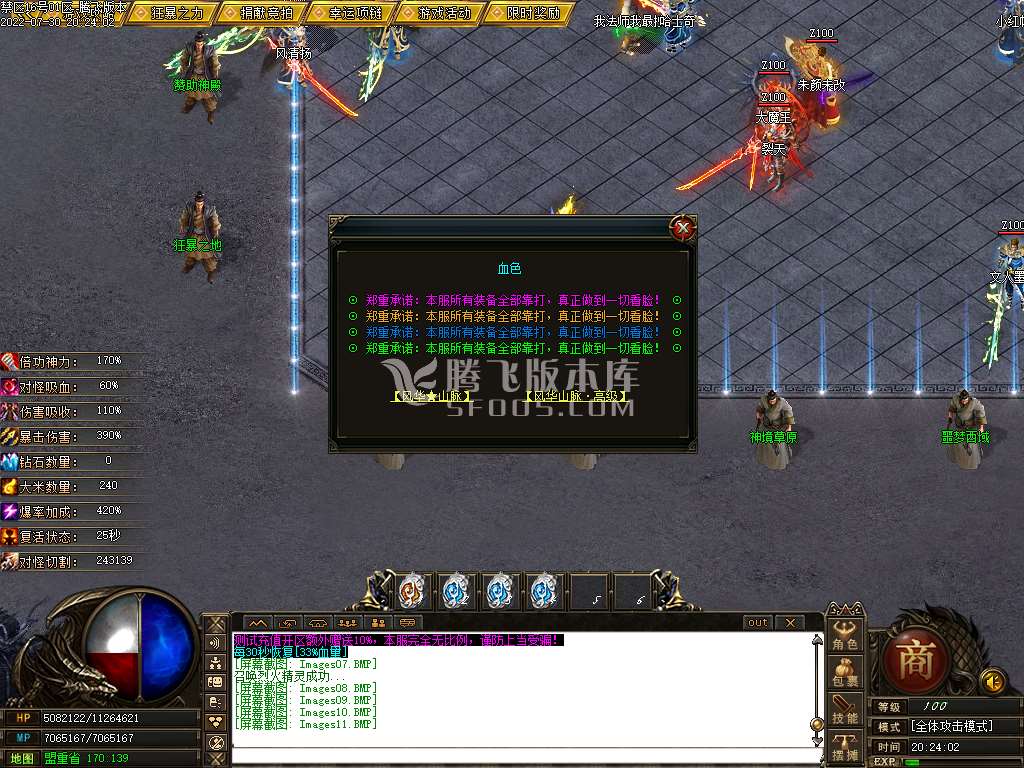Open the 摆摊 stall button
1024x768 pixels.
tap(845, 746)
